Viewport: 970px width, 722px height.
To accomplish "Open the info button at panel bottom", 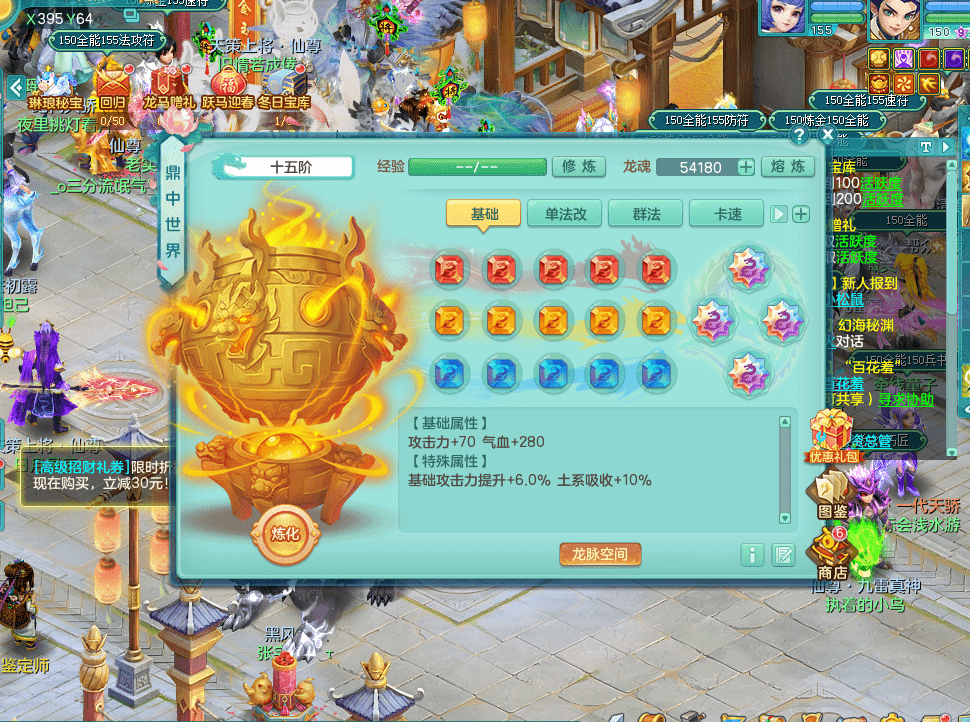I will (x=753, y=554).
